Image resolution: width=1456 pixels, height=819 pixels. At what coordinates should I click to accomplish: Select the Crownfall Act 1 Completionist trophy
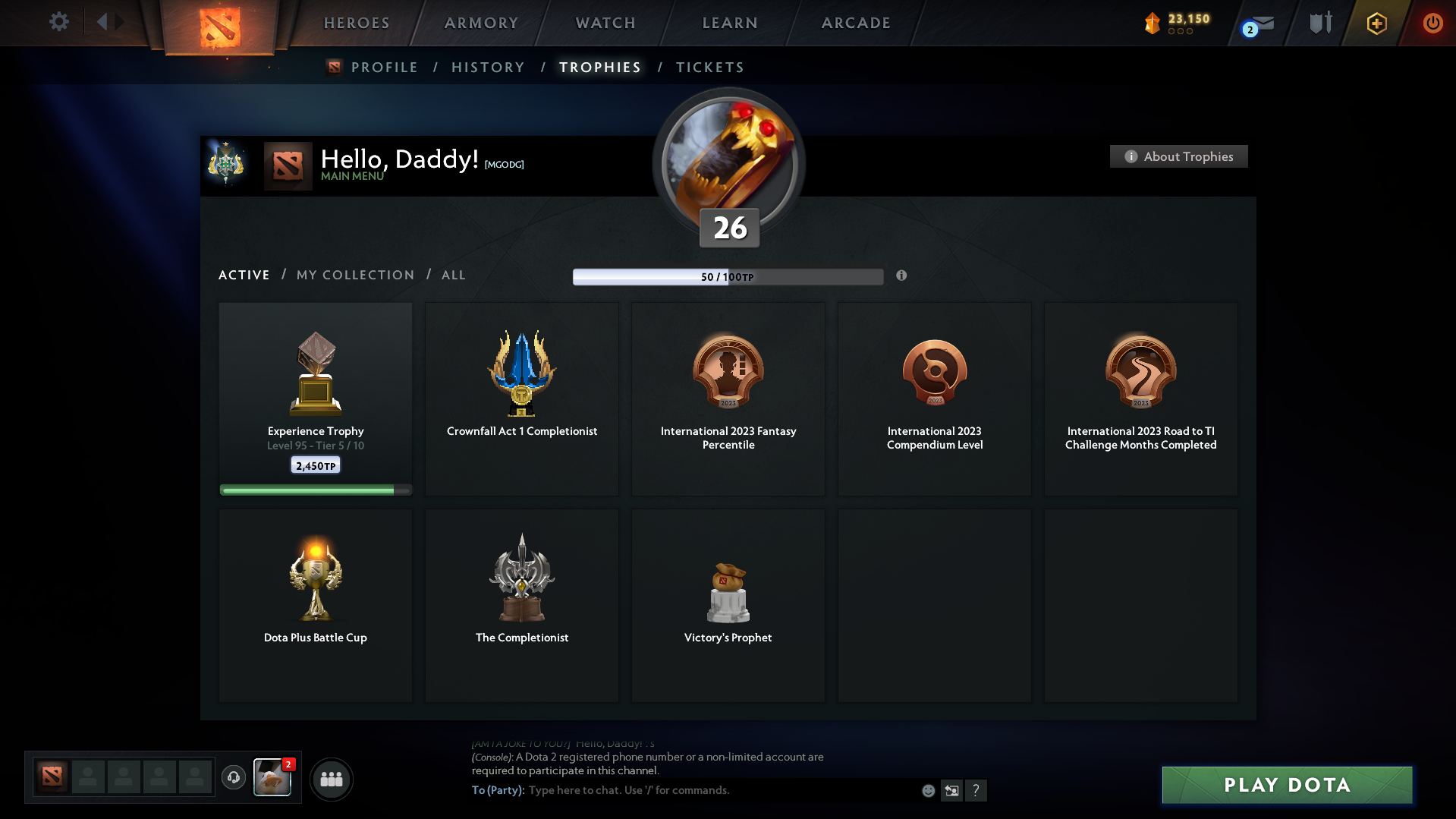pyautogui.click(x=521, y=398)
